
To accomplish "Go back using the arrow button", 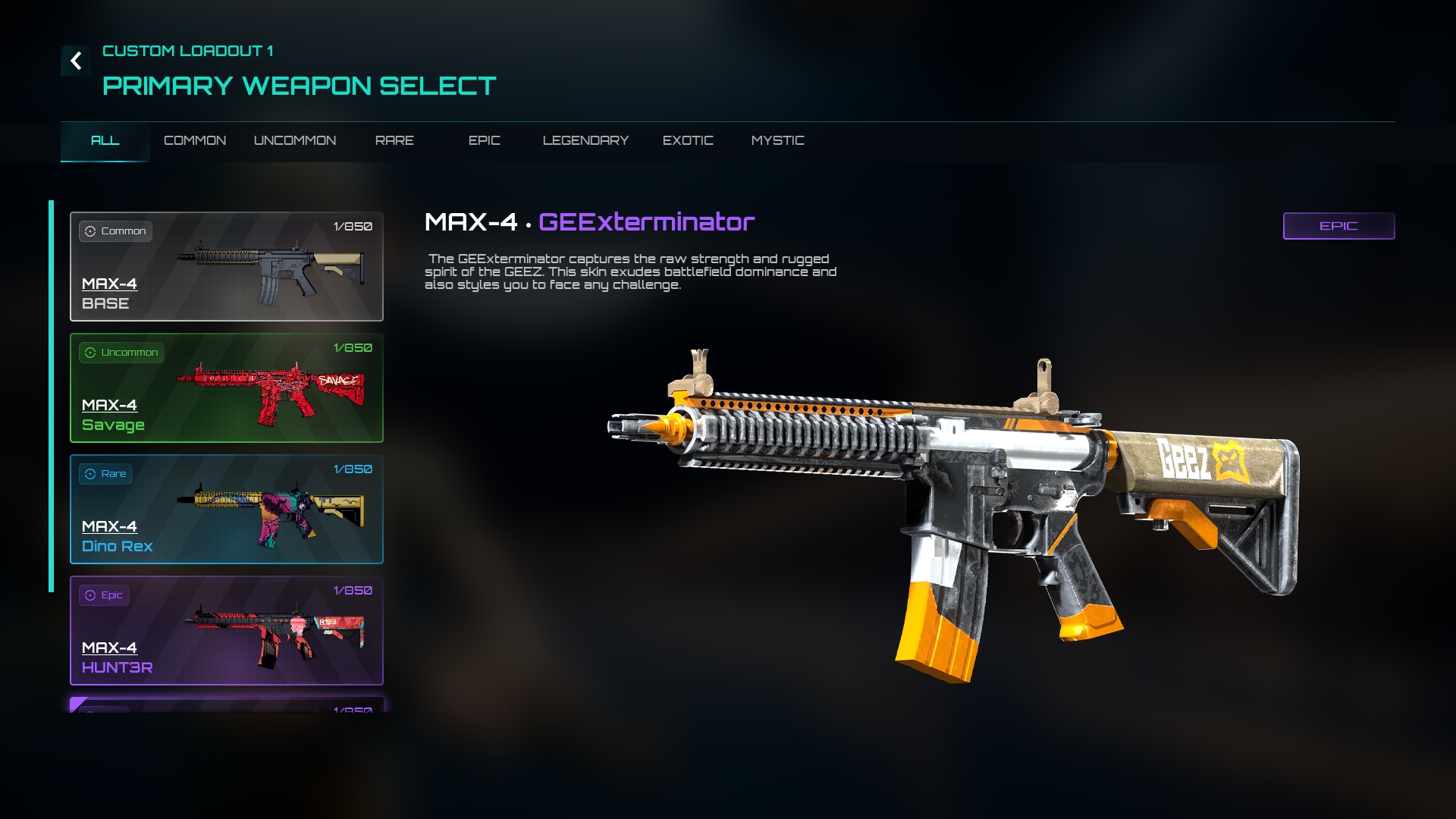I will tap(76, 61).
